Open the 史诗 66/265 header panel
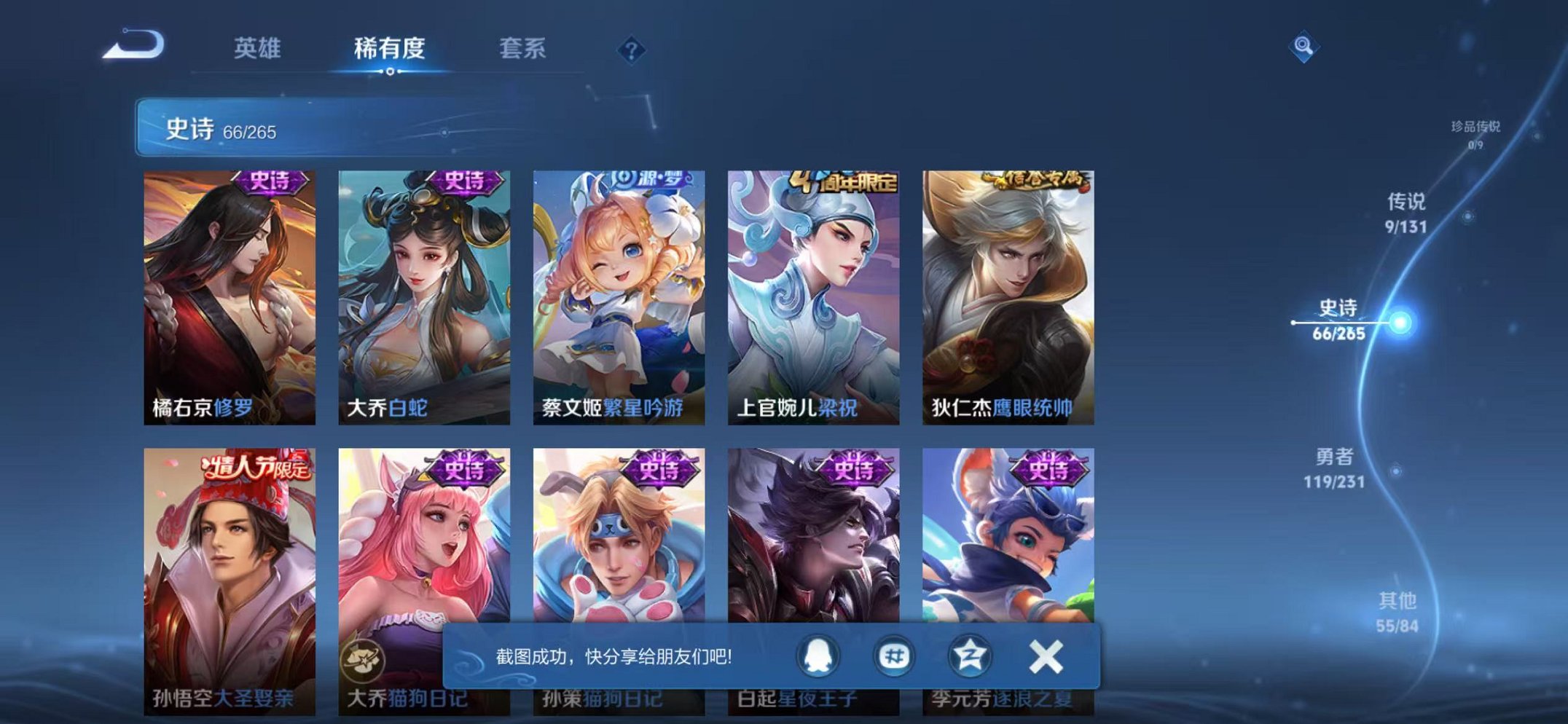 [233, 129]
